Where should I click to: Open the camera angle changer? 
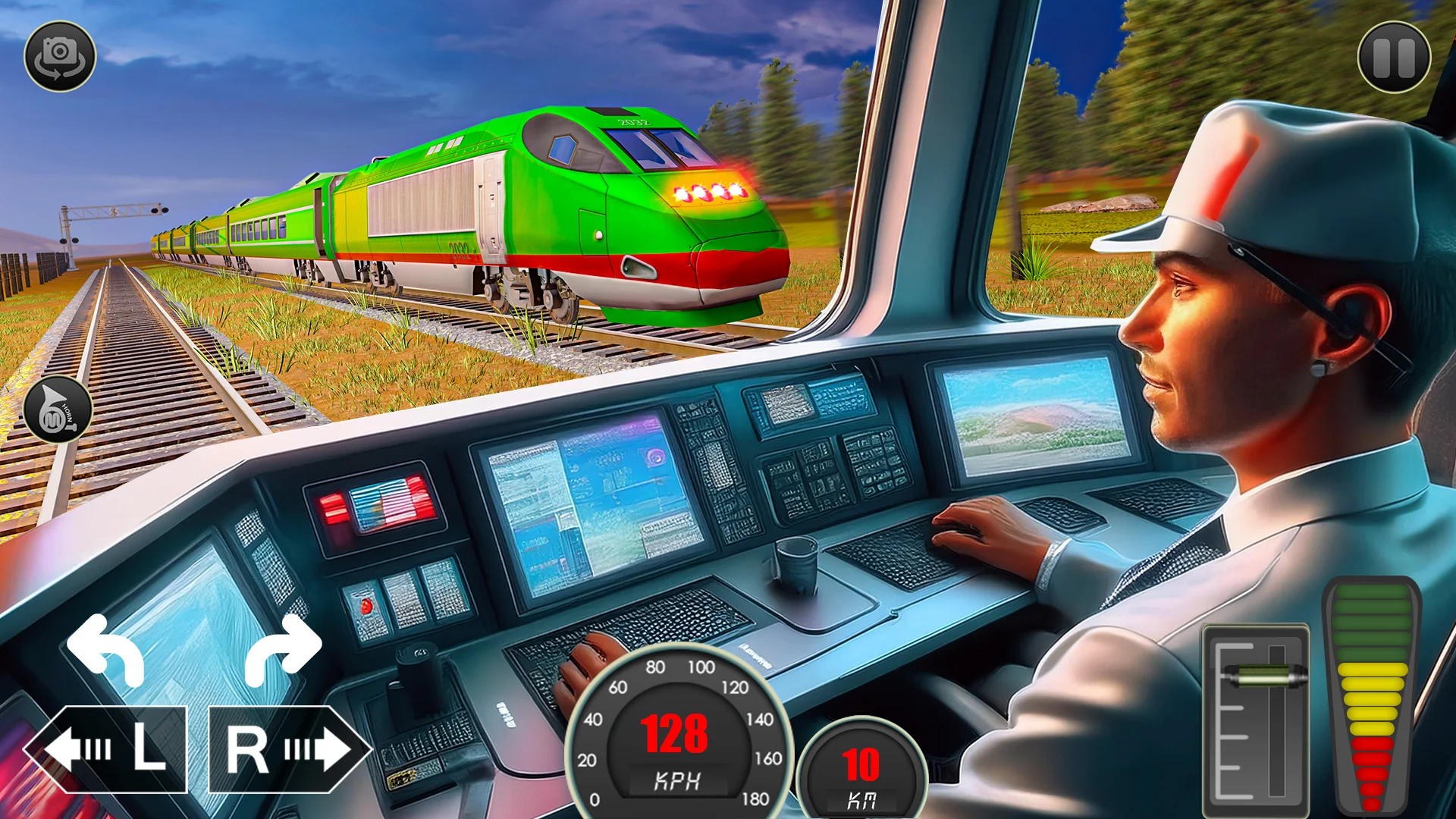(61, 55)
